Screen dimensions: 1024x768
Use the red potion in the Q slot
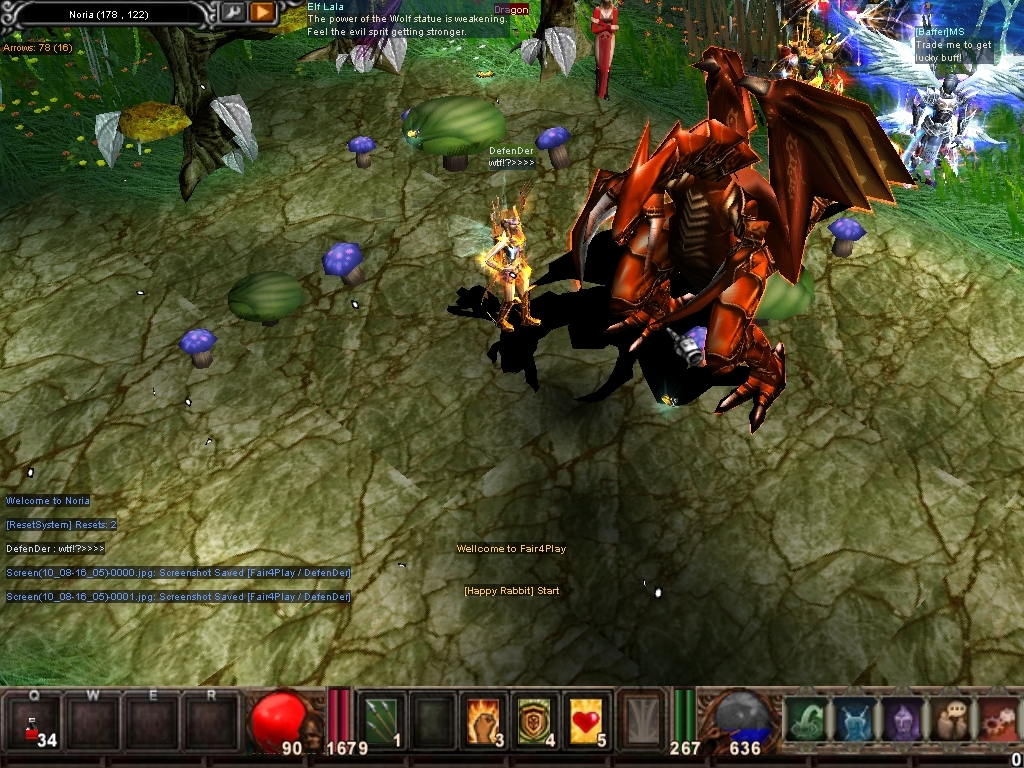click(35, 722)
